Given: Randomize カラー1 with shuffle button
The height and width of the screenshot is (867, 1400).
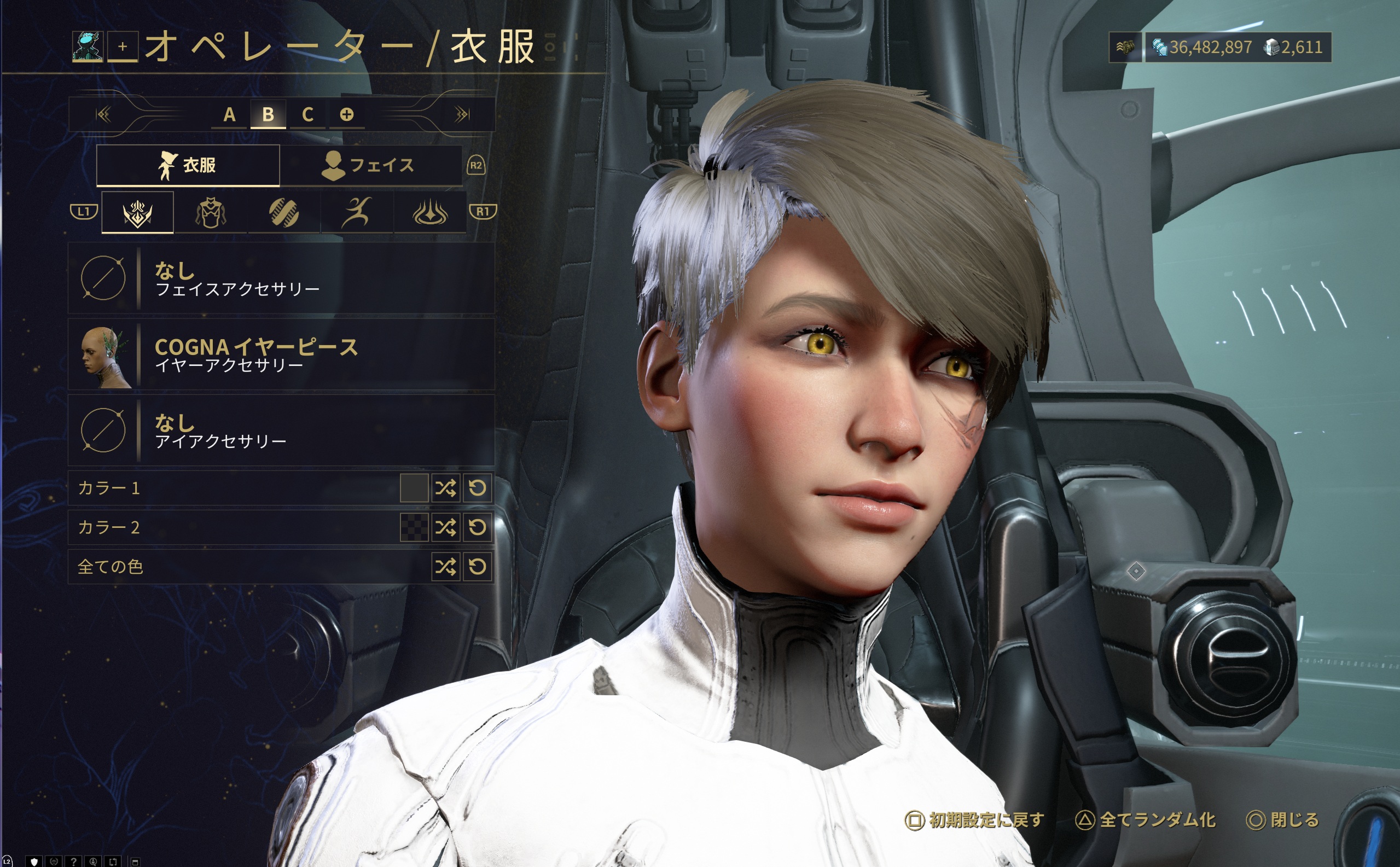Looking at the screenshot, I should point(446,488).
